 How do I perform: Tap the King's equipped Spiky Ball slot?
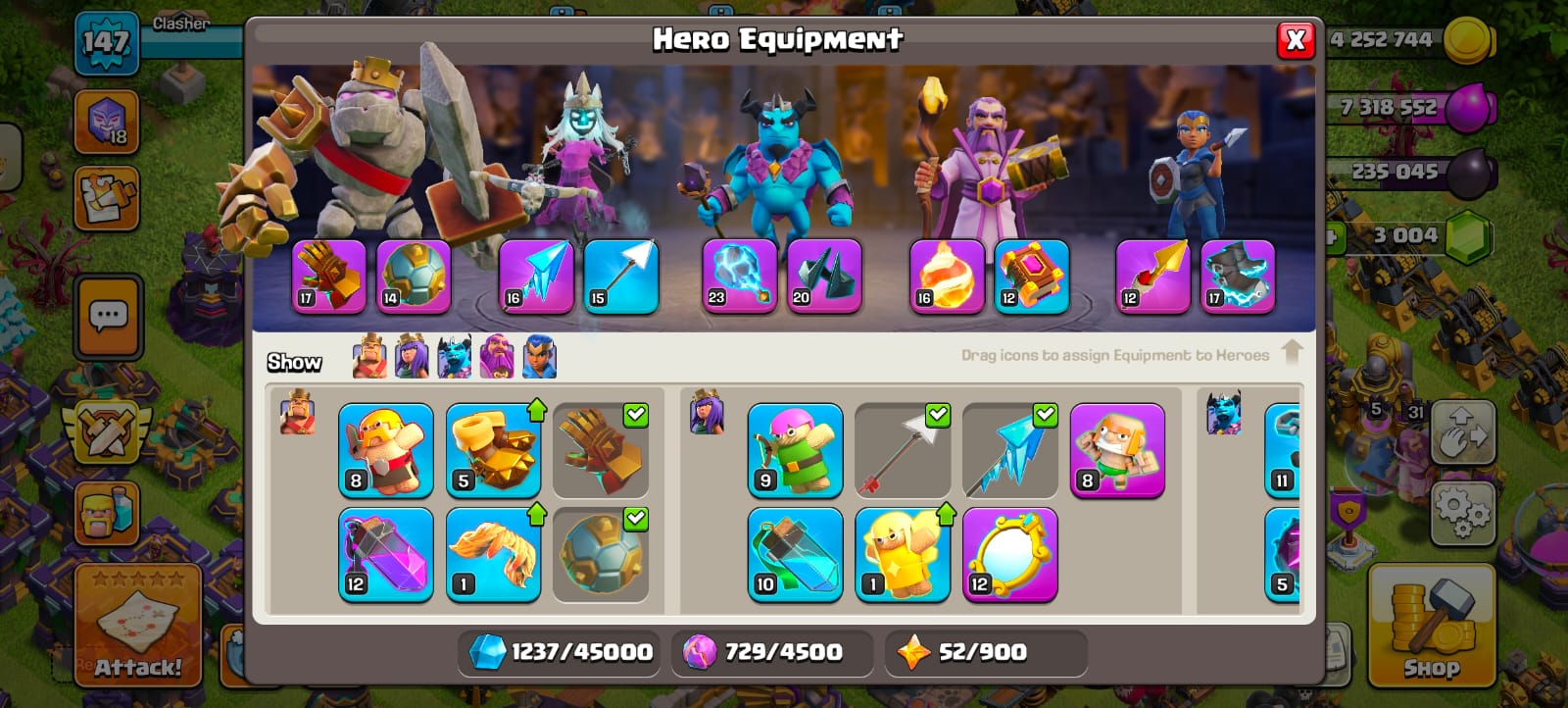pos(414,277)
